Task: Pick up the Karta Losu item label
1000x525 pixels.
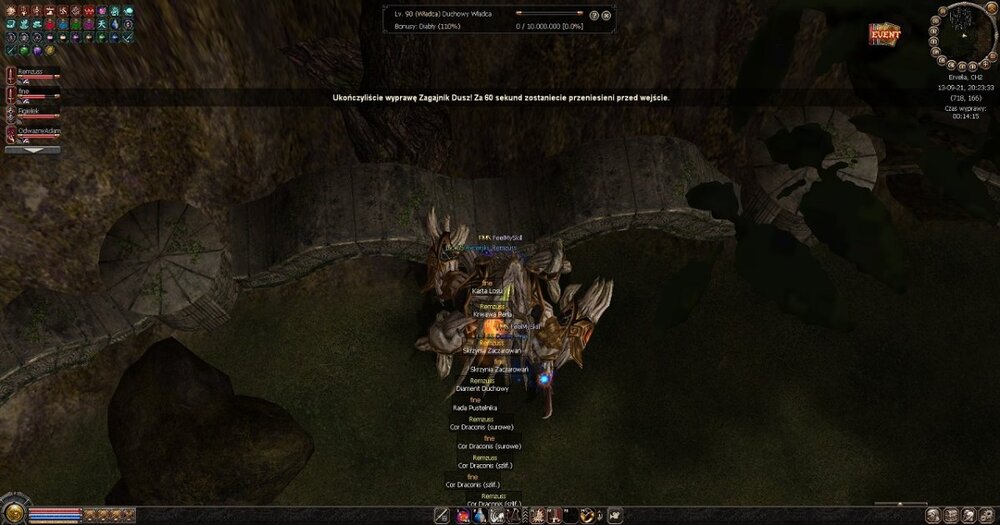Action: point(488,290)
